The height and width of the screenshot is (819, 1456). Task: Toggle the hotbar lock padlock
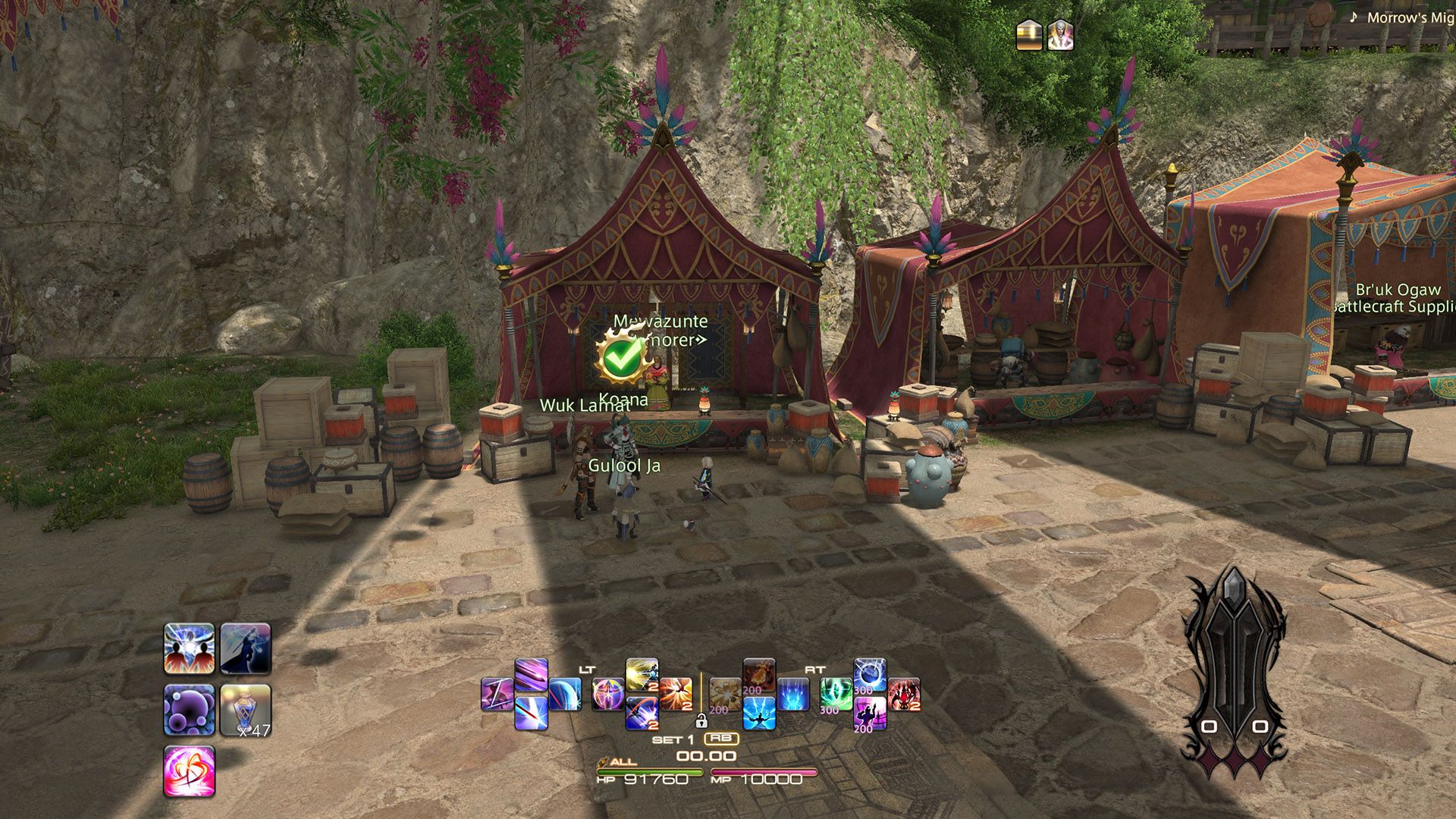point(701,721)
